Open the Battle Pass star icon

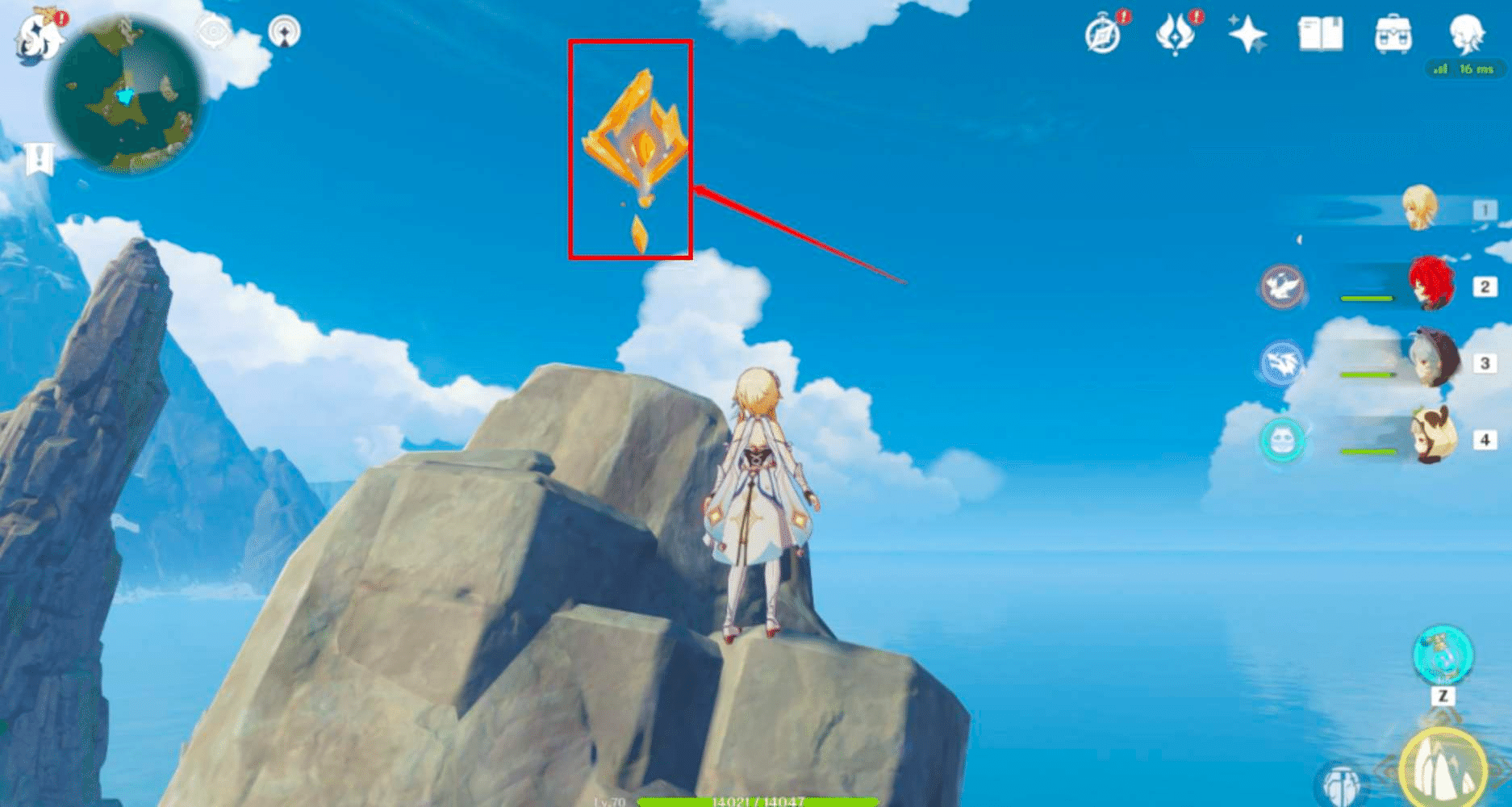coord(1249,35)
